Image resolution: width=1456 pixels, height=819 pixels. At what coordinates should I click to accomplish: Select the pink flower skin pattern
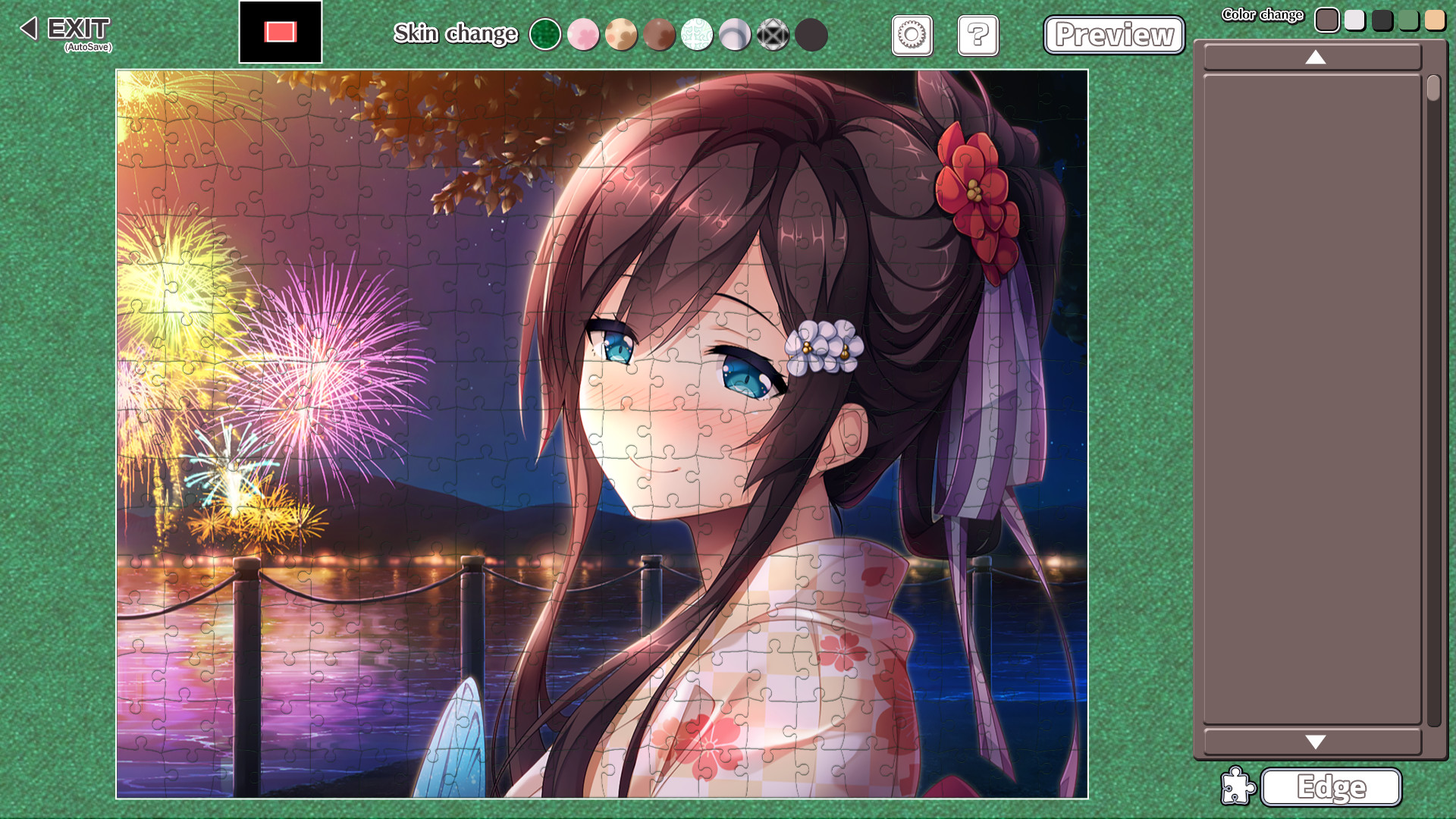coord(583,35)
